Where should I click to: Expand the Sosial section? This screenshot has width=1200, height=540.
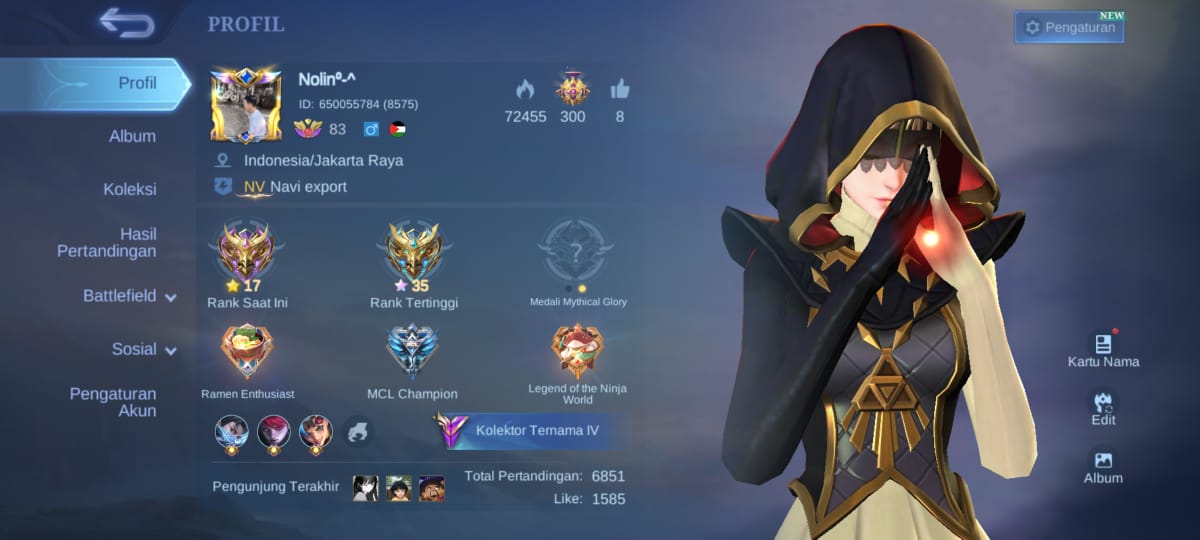[x=143, y=349]
